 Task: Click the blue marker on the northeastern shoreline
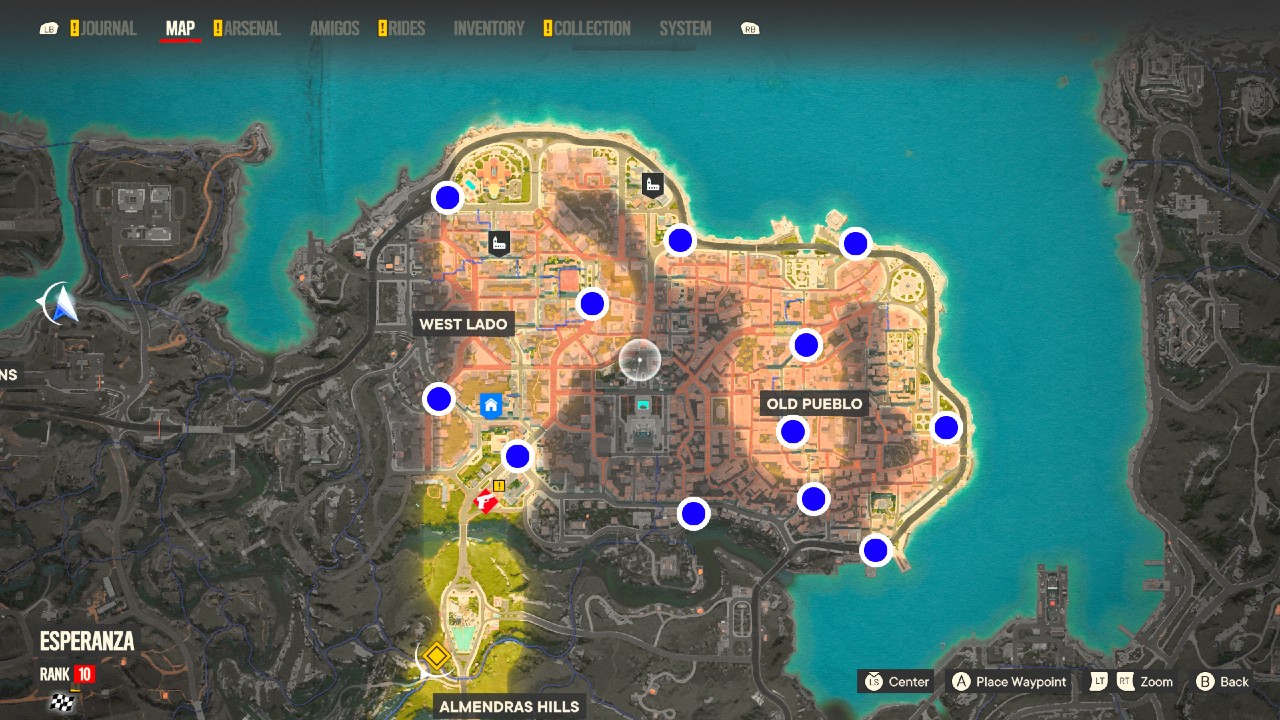(x=855, y=242)
